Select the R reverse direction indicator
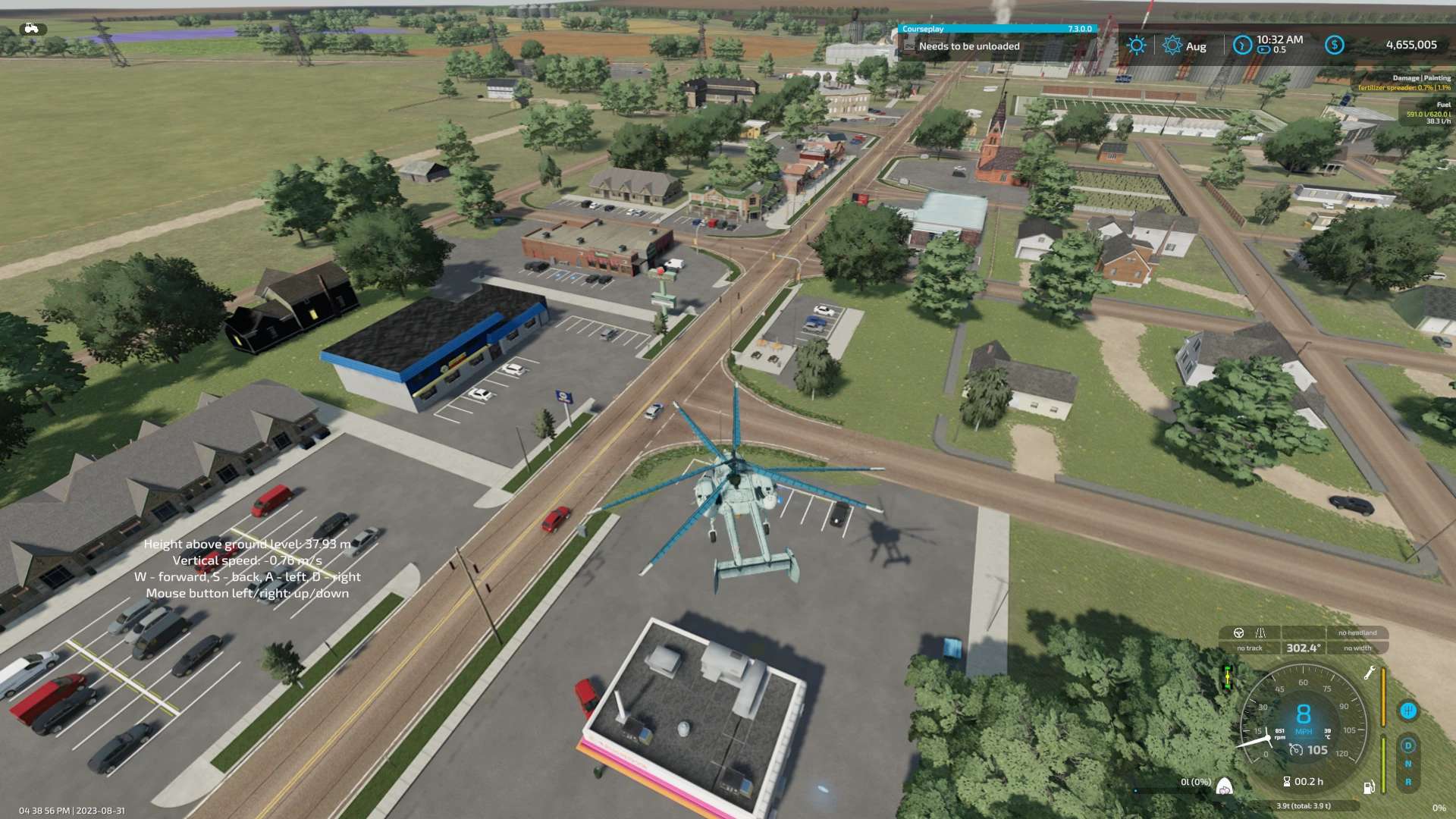Image resolution: width=1456 pixels, height=819 pixels. [x=1408, y=782]
